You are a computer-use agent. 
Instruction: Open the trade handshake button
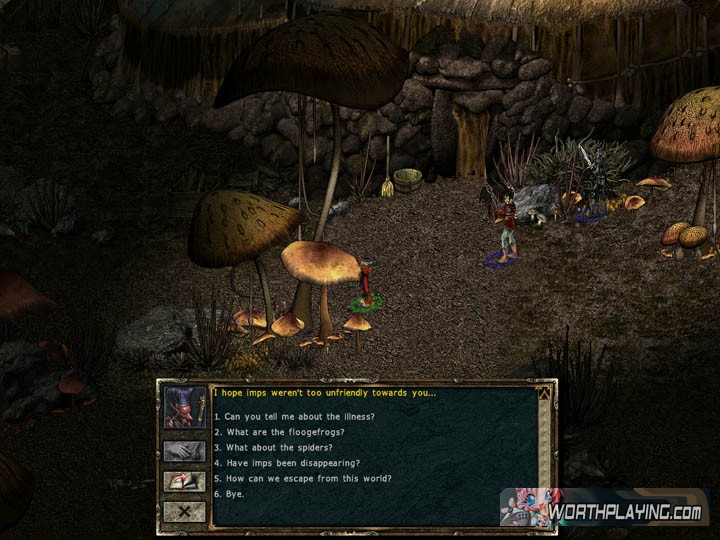[185, 451]
